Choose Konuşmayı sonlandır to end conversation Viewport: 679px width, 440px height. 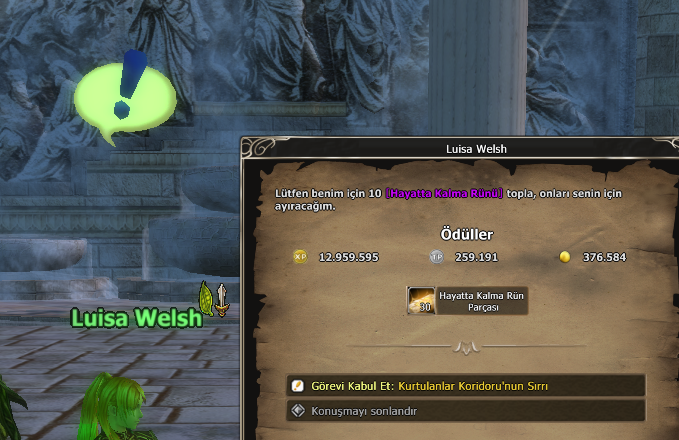click(x=465, y=410)
